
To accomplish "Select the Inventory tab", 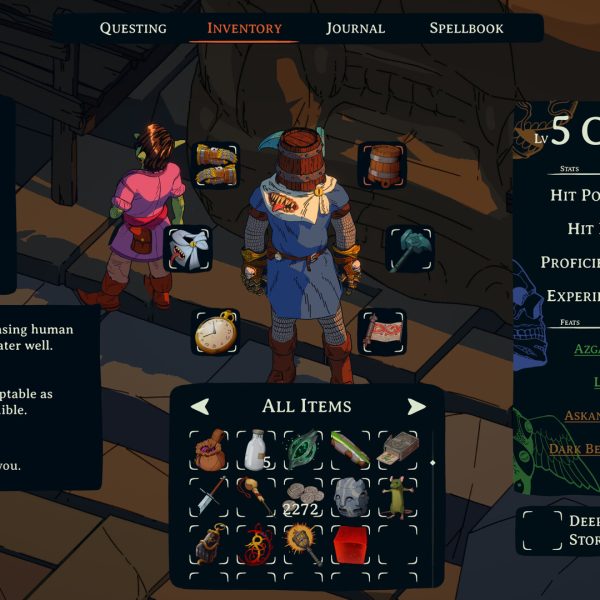I will pos(244,28).
